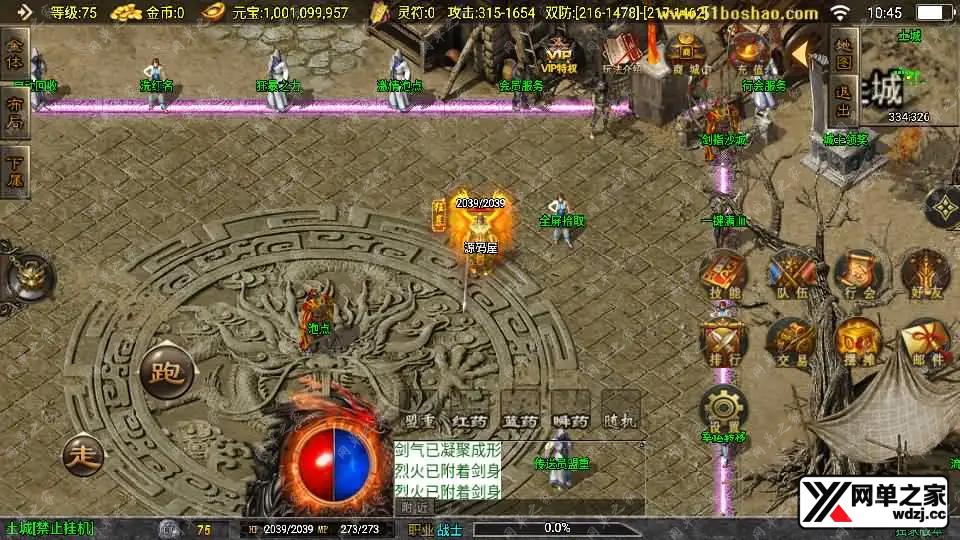
Task: Select the 全体 tab on left edge
Action: click(14, 50)
